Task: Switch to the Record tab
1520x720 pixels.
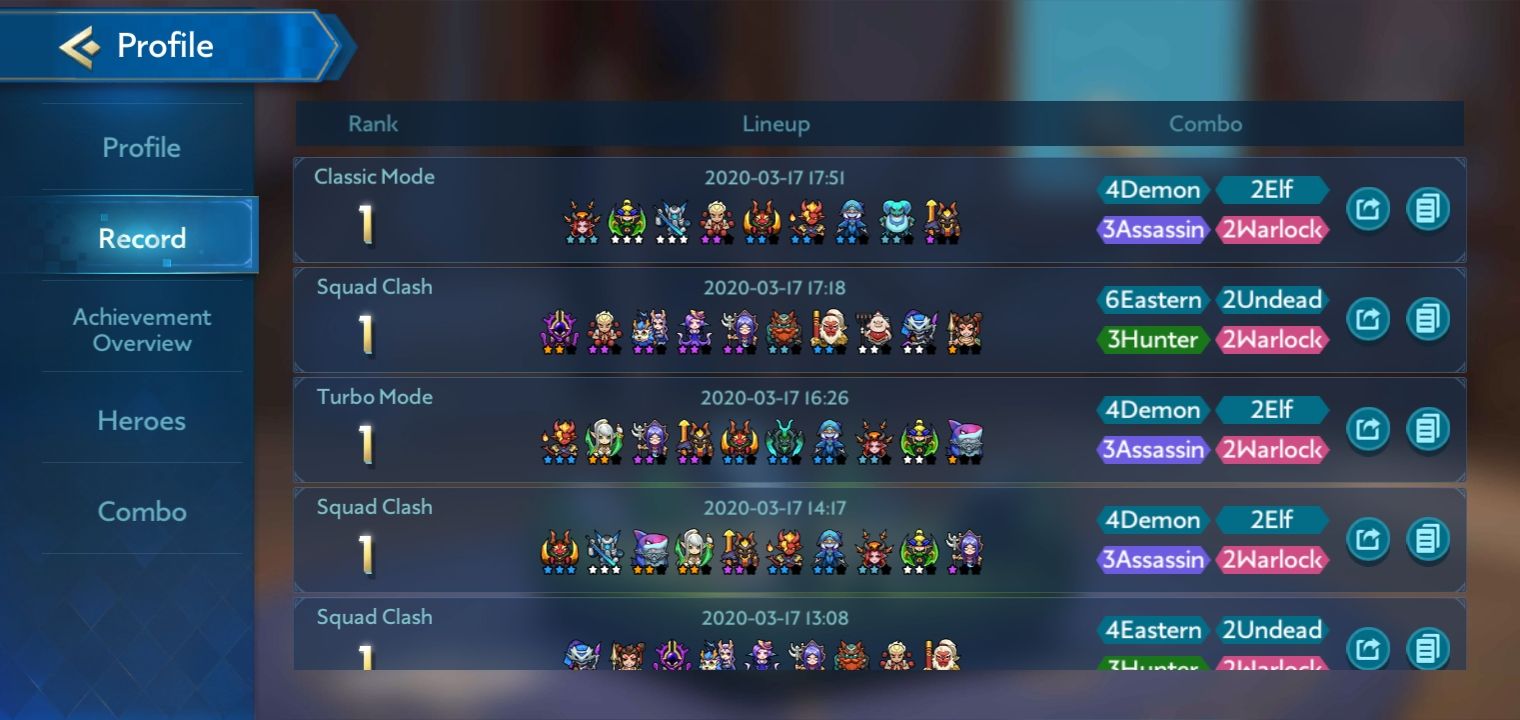Action: [x=143, y=238]
